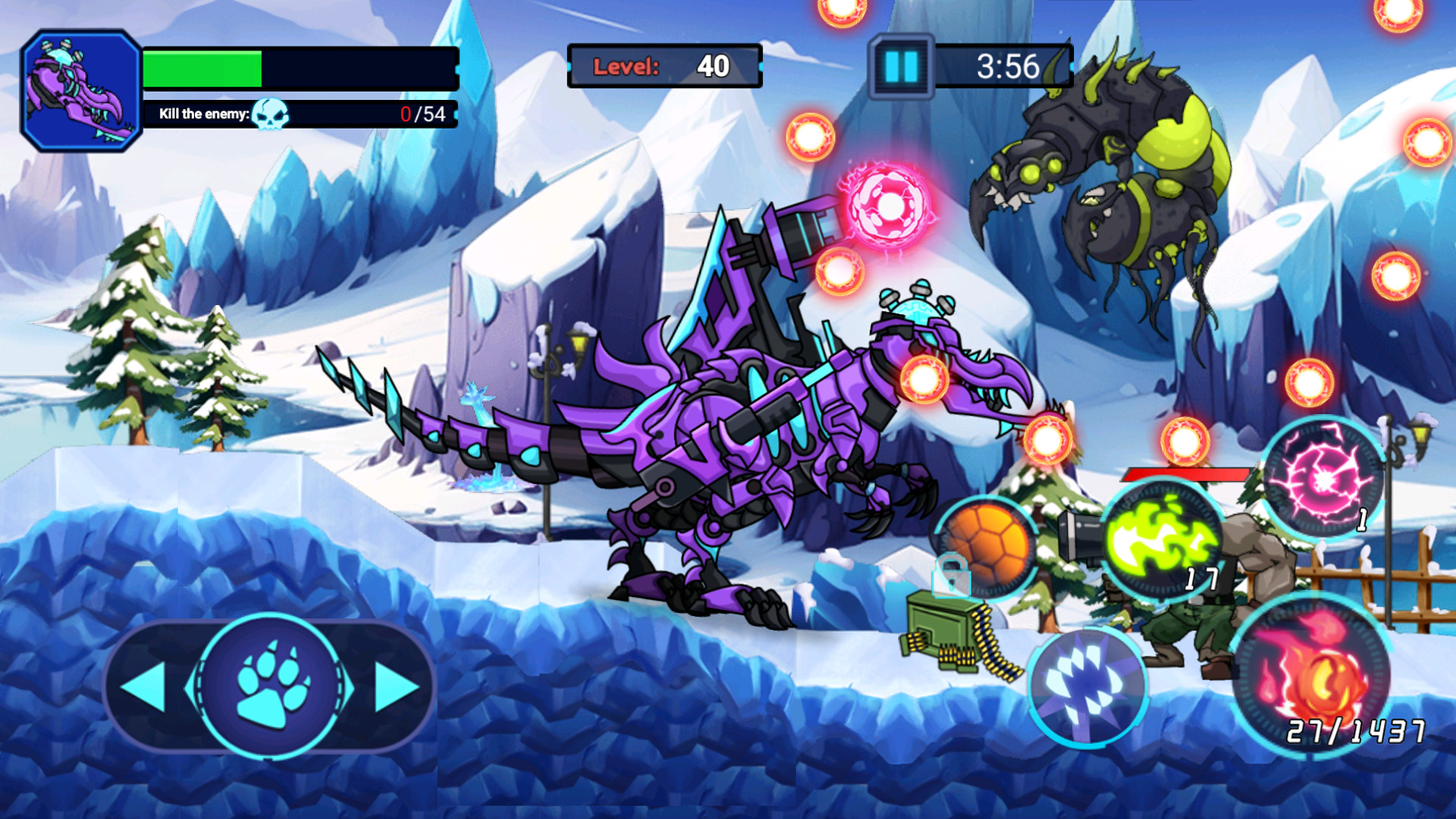Tap the skull kill counter icon
Screen dimensions: 1456x819
point(269,114)
